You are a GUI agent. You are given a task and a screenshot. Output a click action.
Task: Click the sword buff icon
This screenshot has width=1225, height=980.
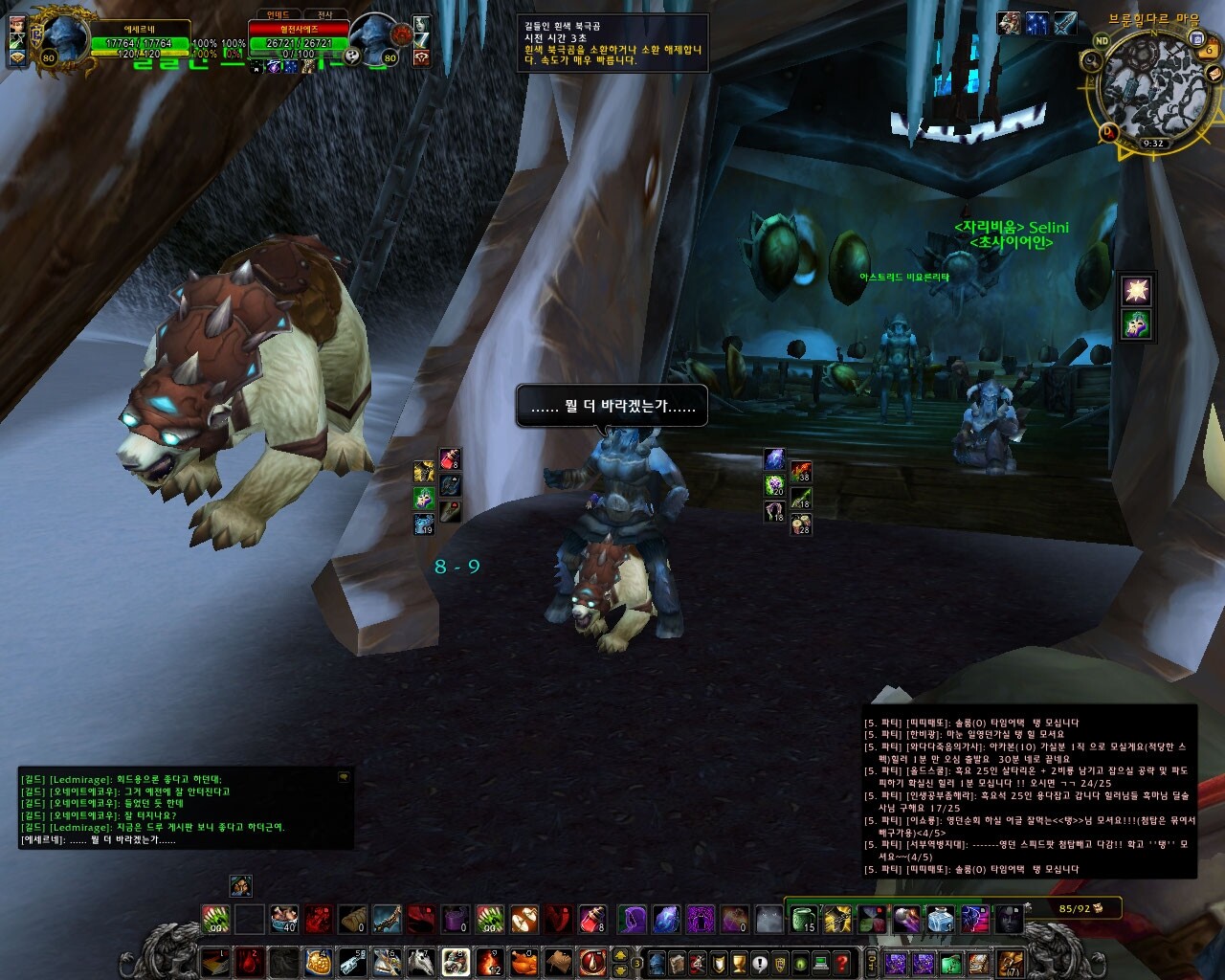pyautogui.click(x=1064, y=24)
